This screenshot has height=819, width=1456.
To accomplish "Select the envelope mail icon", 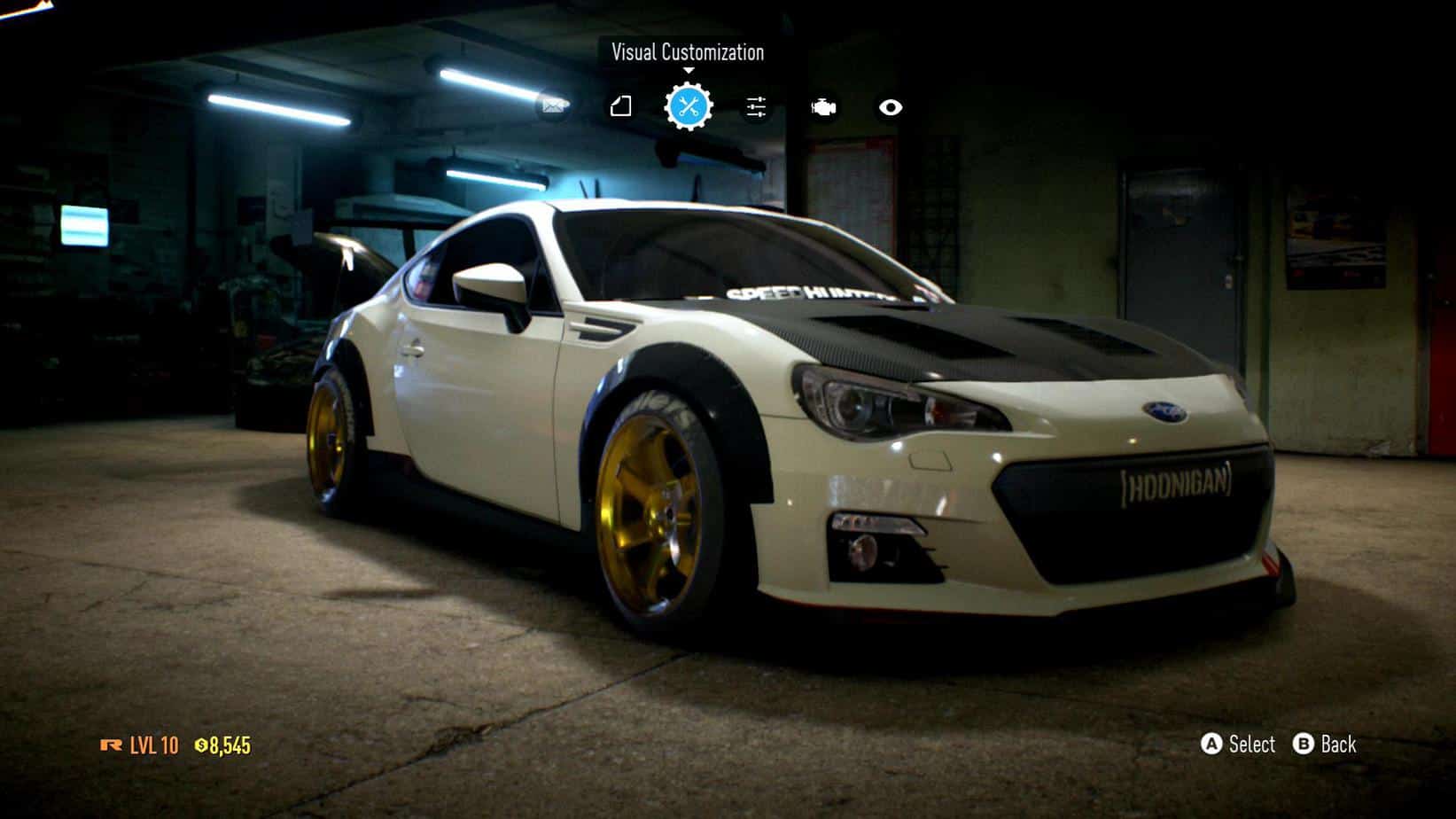I will (x=553, y=107).
